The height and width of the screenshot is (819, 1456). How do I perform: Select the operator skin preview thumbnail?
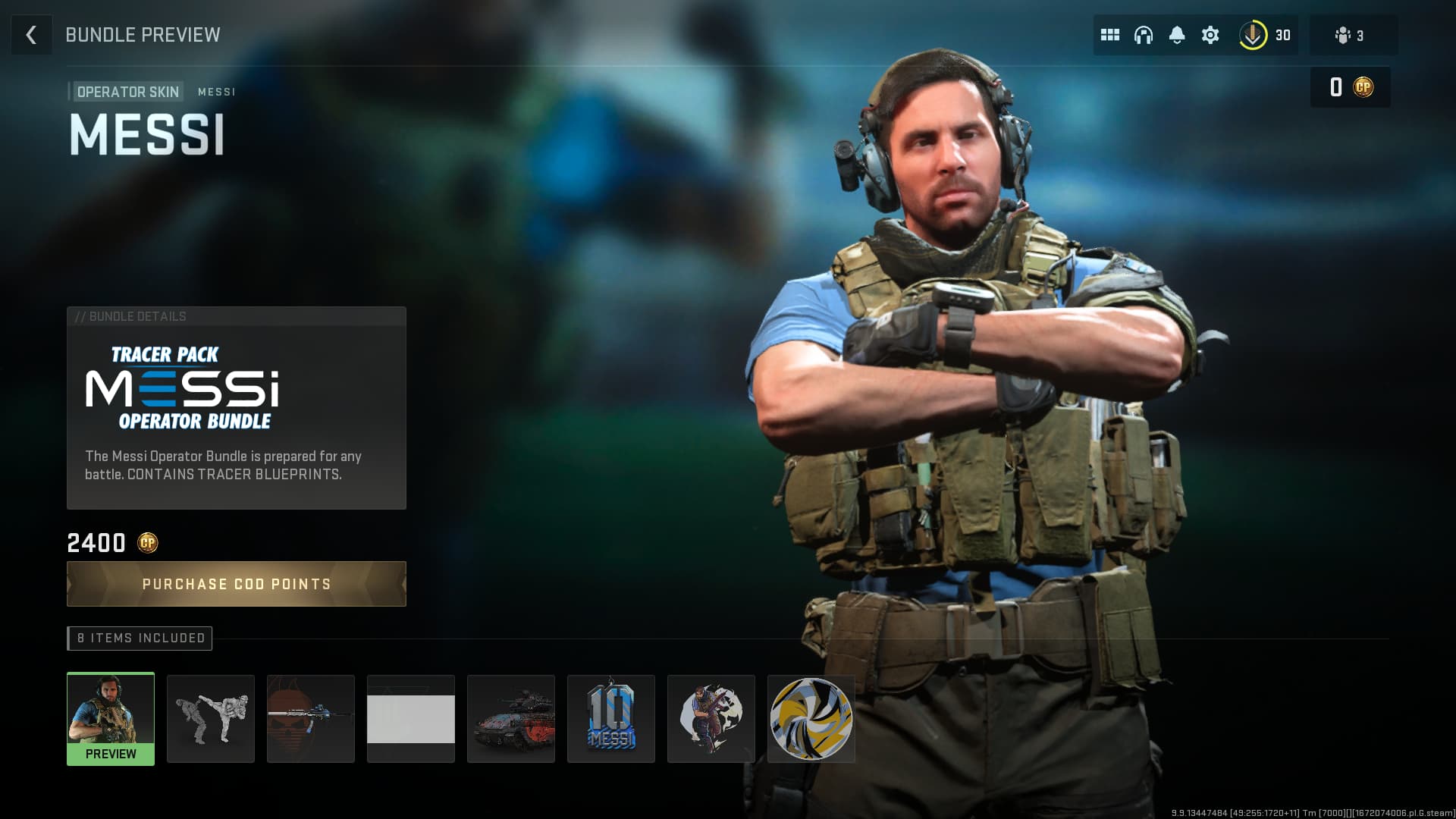111,717
